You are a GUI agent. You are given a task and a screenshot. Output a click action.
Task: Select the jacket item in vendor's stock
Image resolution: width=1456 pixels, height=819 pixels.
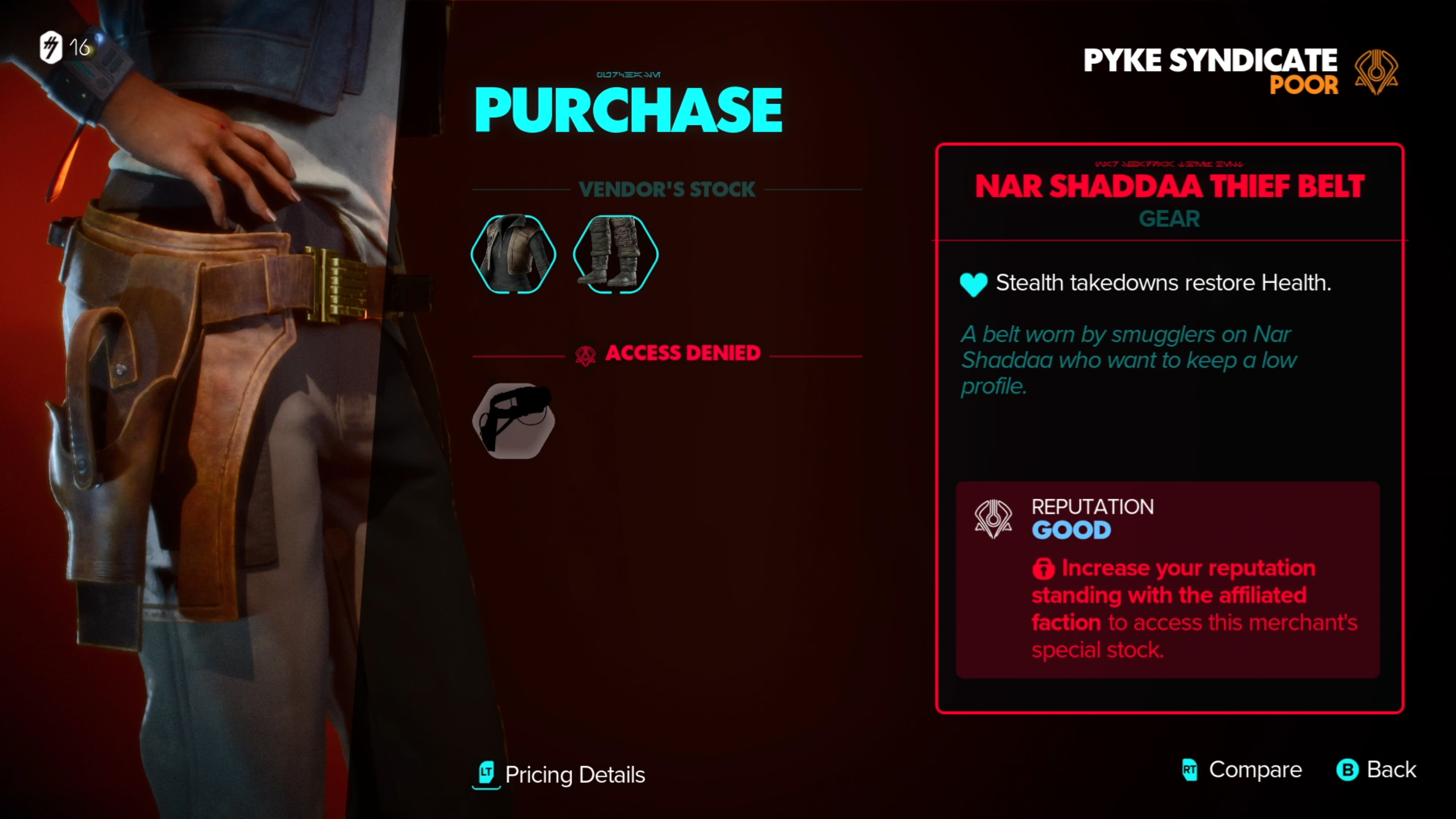click(x=514, y=254)
